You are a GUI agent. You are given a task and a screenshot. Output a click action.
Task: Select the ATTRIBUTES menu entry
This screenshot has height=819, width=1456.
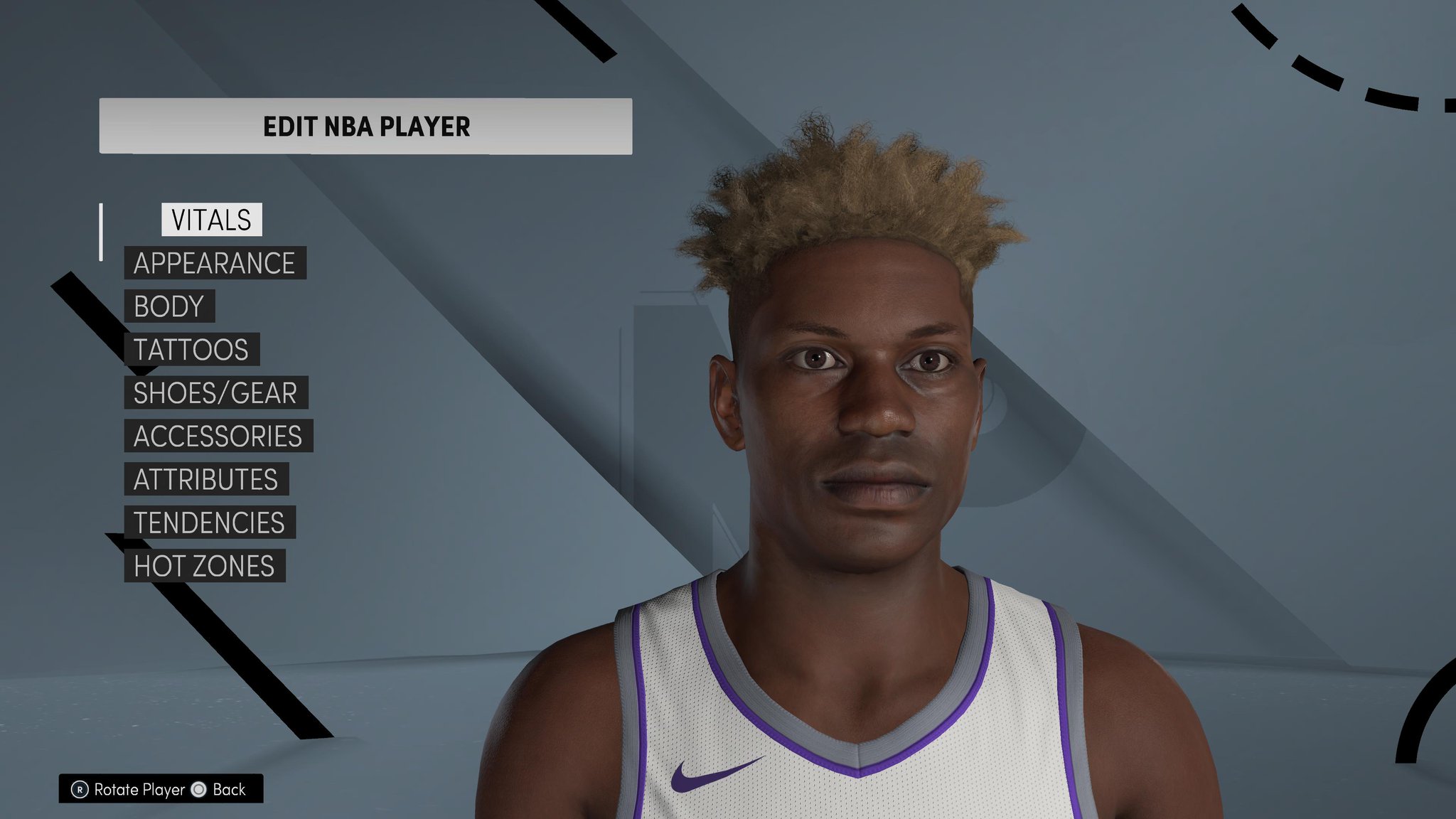[x=205, y=480]
